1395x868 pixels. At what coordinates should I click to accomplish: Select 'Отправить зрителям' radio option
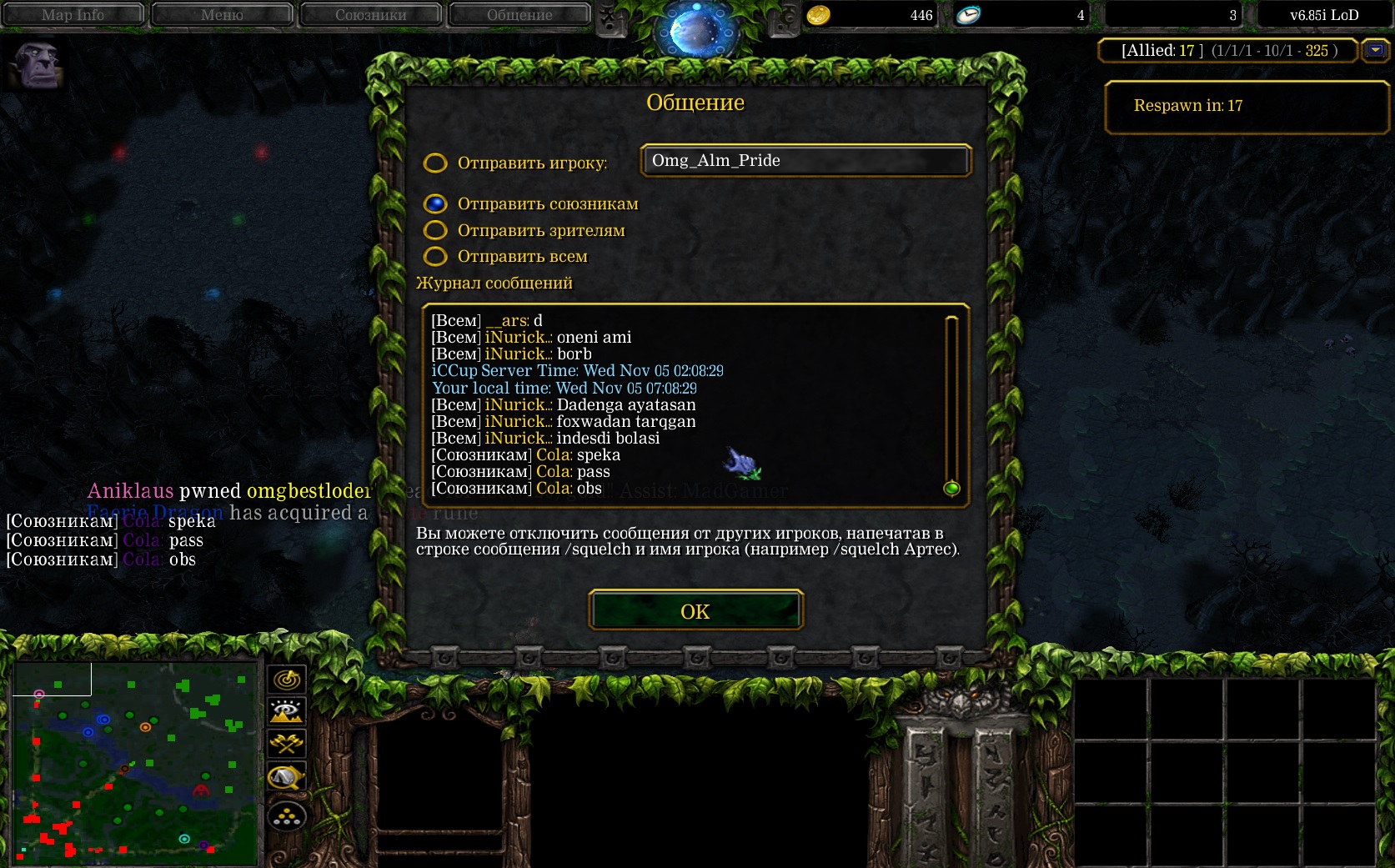tap(435, 230)
